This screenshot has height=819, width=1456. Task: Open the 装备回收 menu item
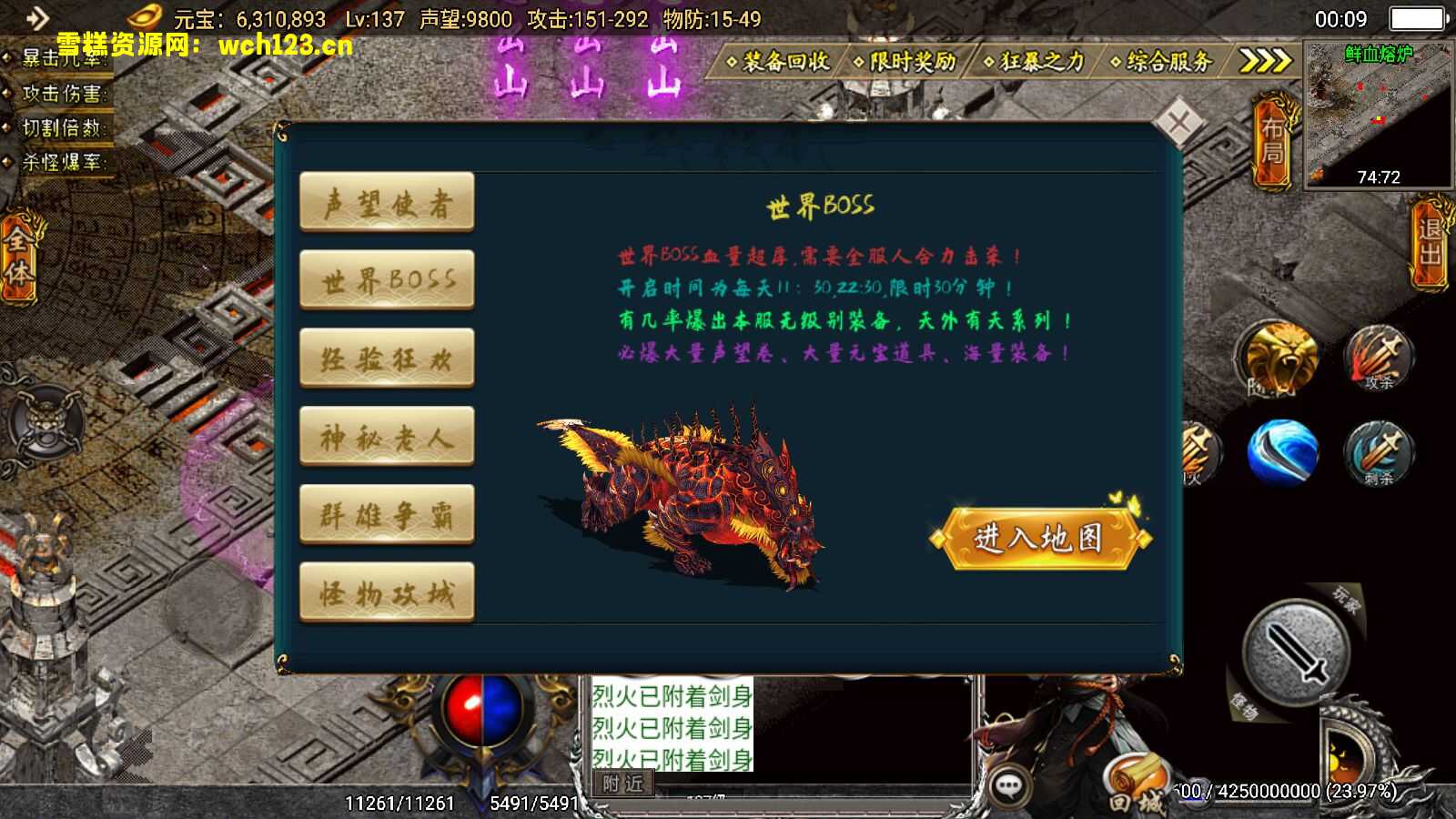pos(784,64)
